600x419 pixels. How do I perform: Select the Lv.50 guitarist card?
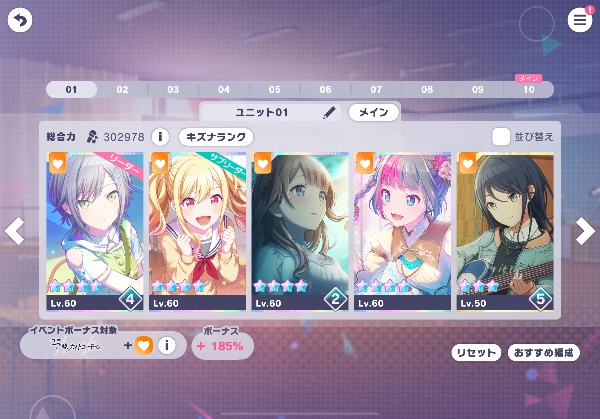[505, 231]
